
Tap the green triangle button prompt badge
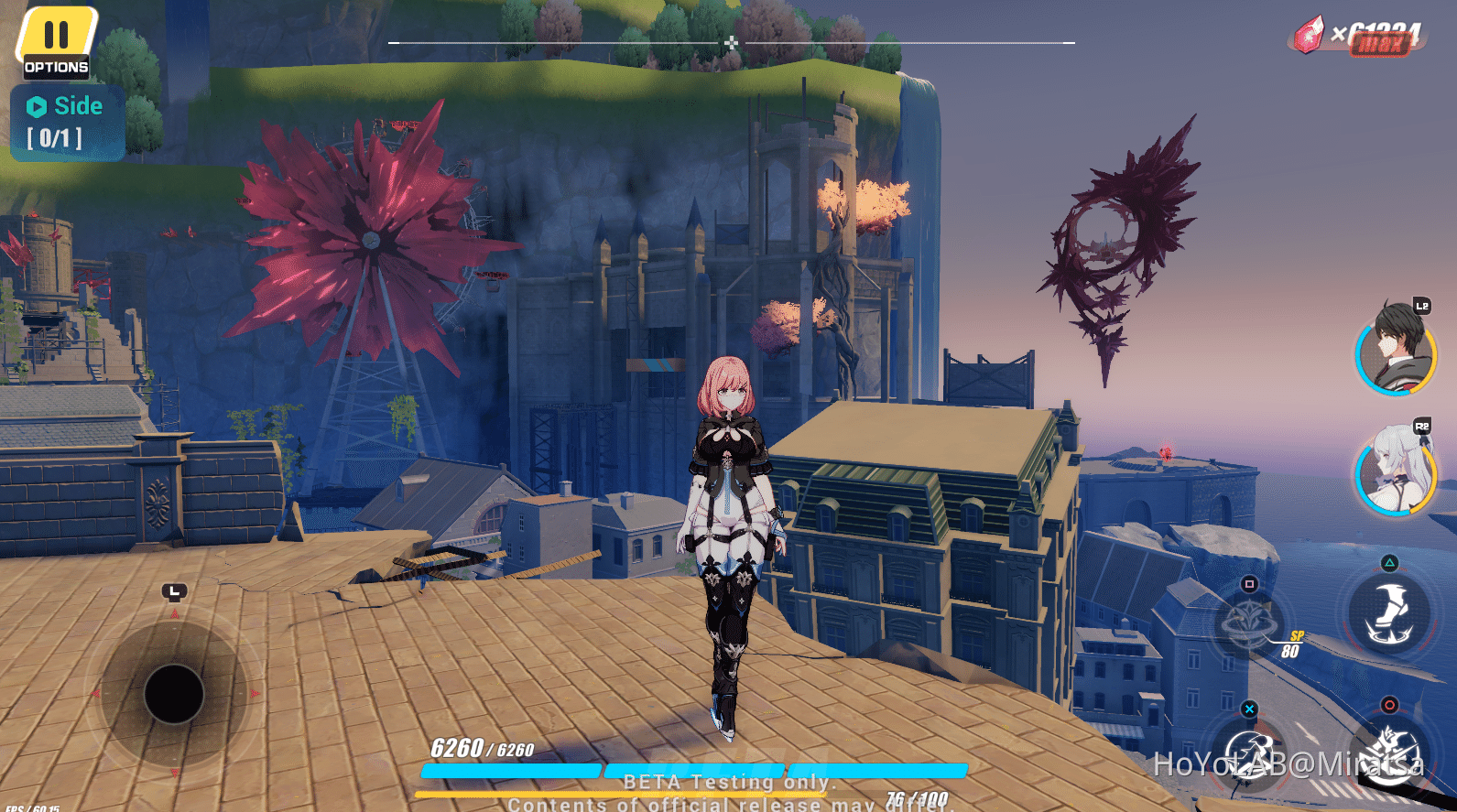[1390, 561]
